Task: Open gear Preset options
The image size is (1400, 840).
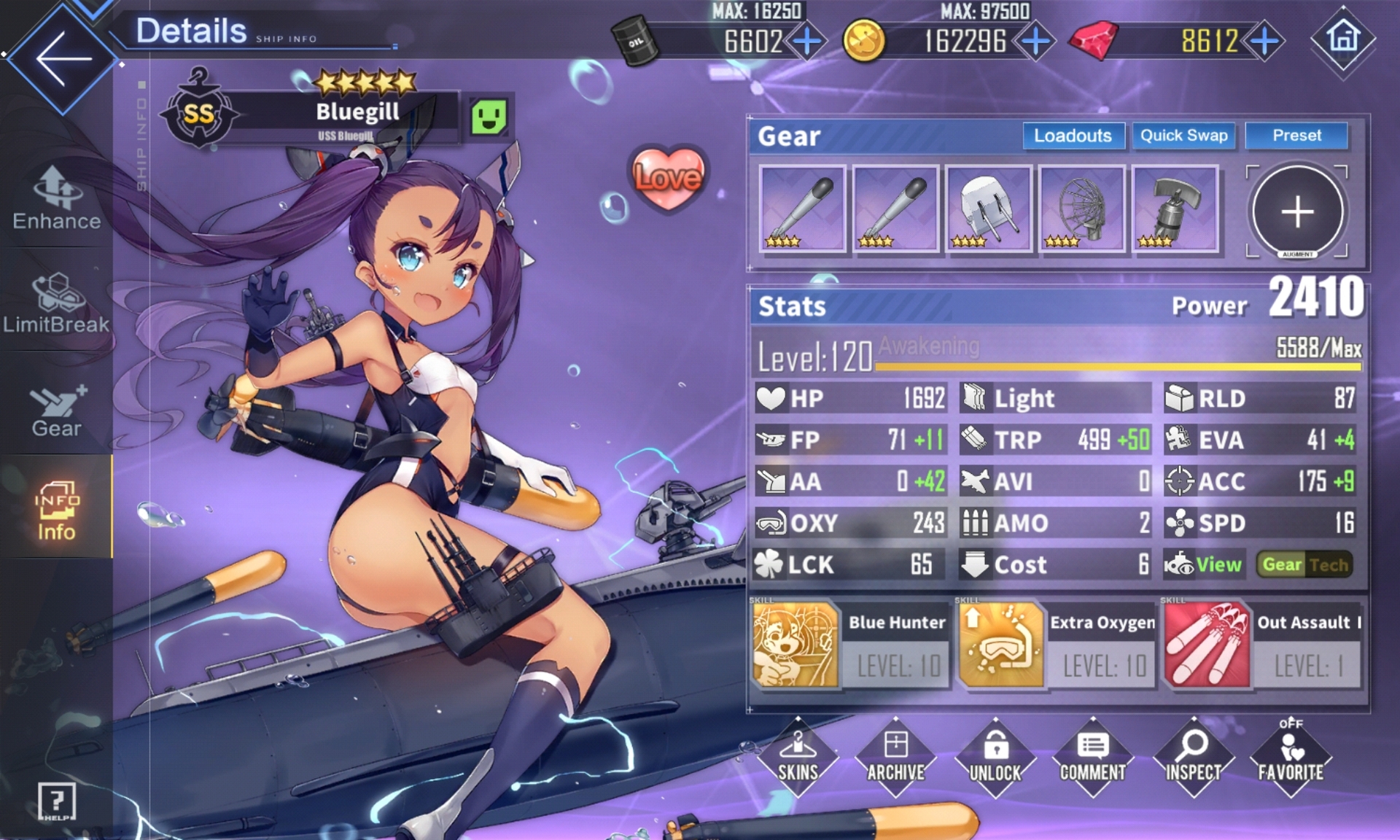Action: (1296, 136)
